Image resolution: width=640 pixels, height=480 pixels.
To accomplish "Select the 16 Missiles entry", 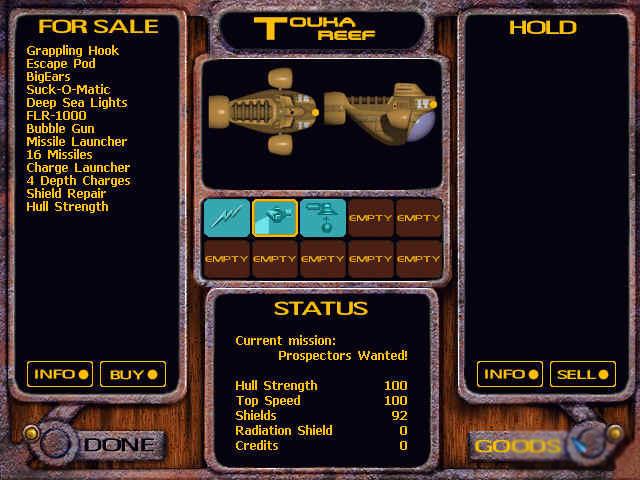I will pos(59,155).
